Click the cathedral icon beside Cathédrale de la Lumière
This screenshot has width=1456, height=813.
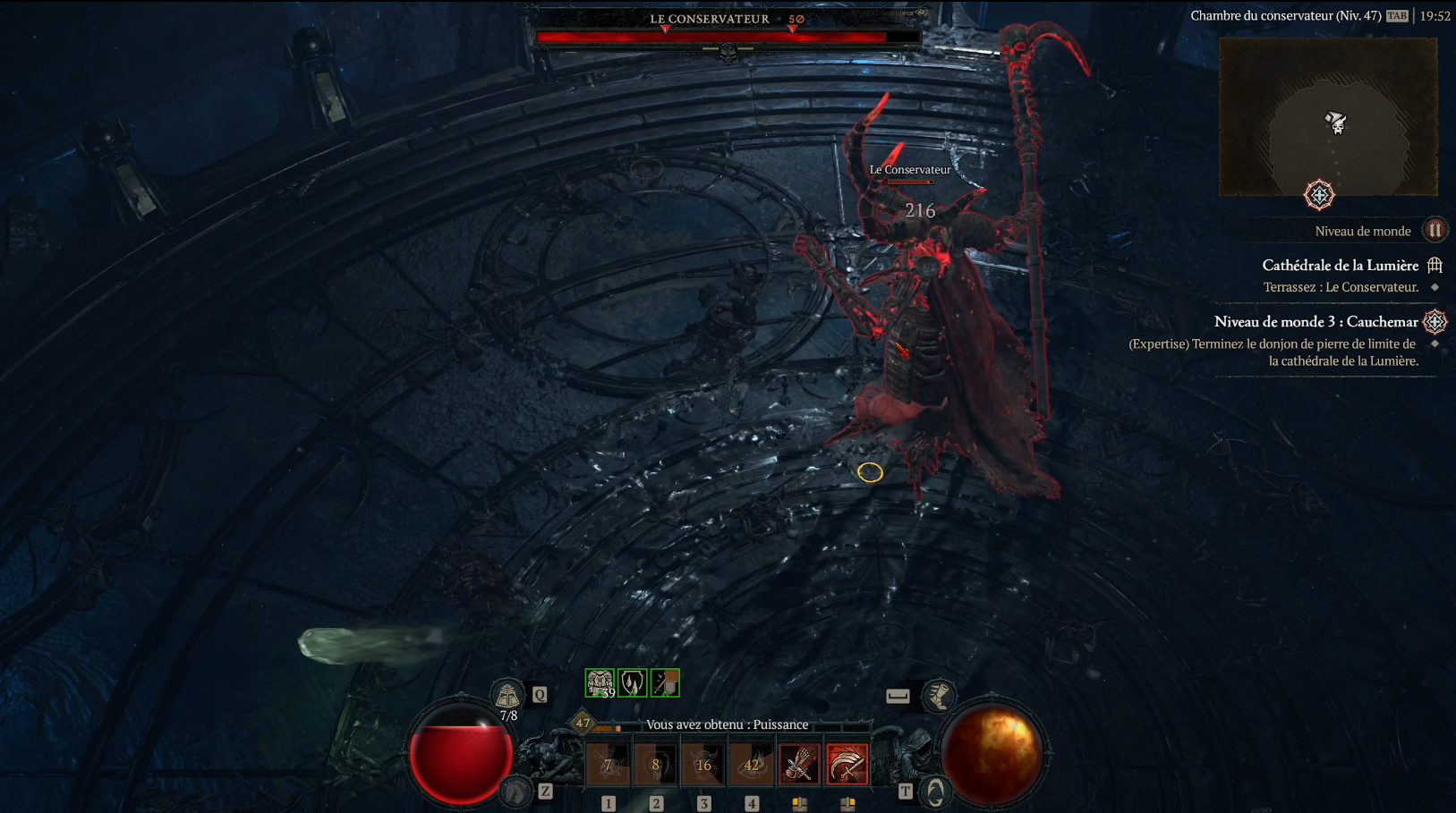pyautogui.click(x=1434, y=266)
